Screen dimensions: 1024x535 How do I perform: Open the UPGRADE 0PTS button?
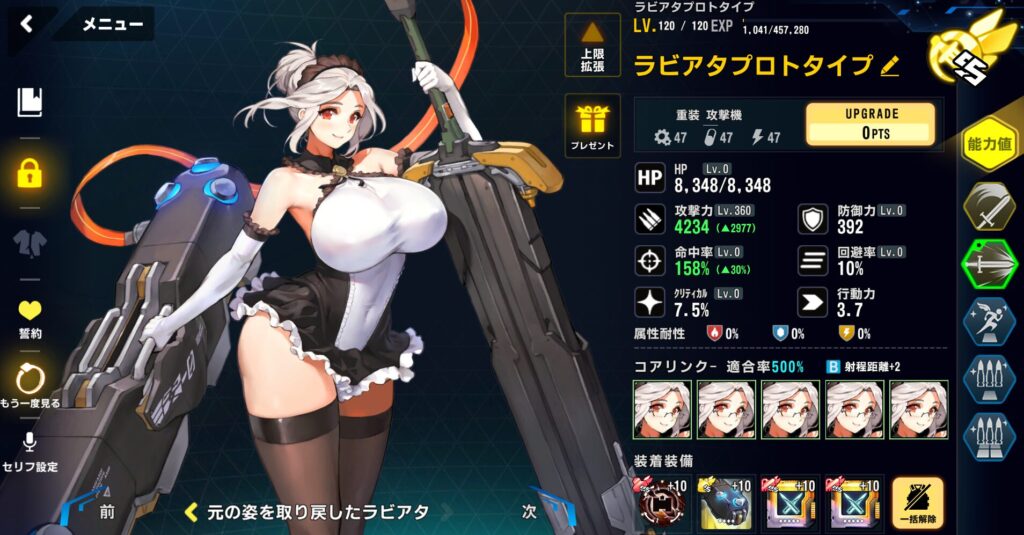(x=870, y=124)
